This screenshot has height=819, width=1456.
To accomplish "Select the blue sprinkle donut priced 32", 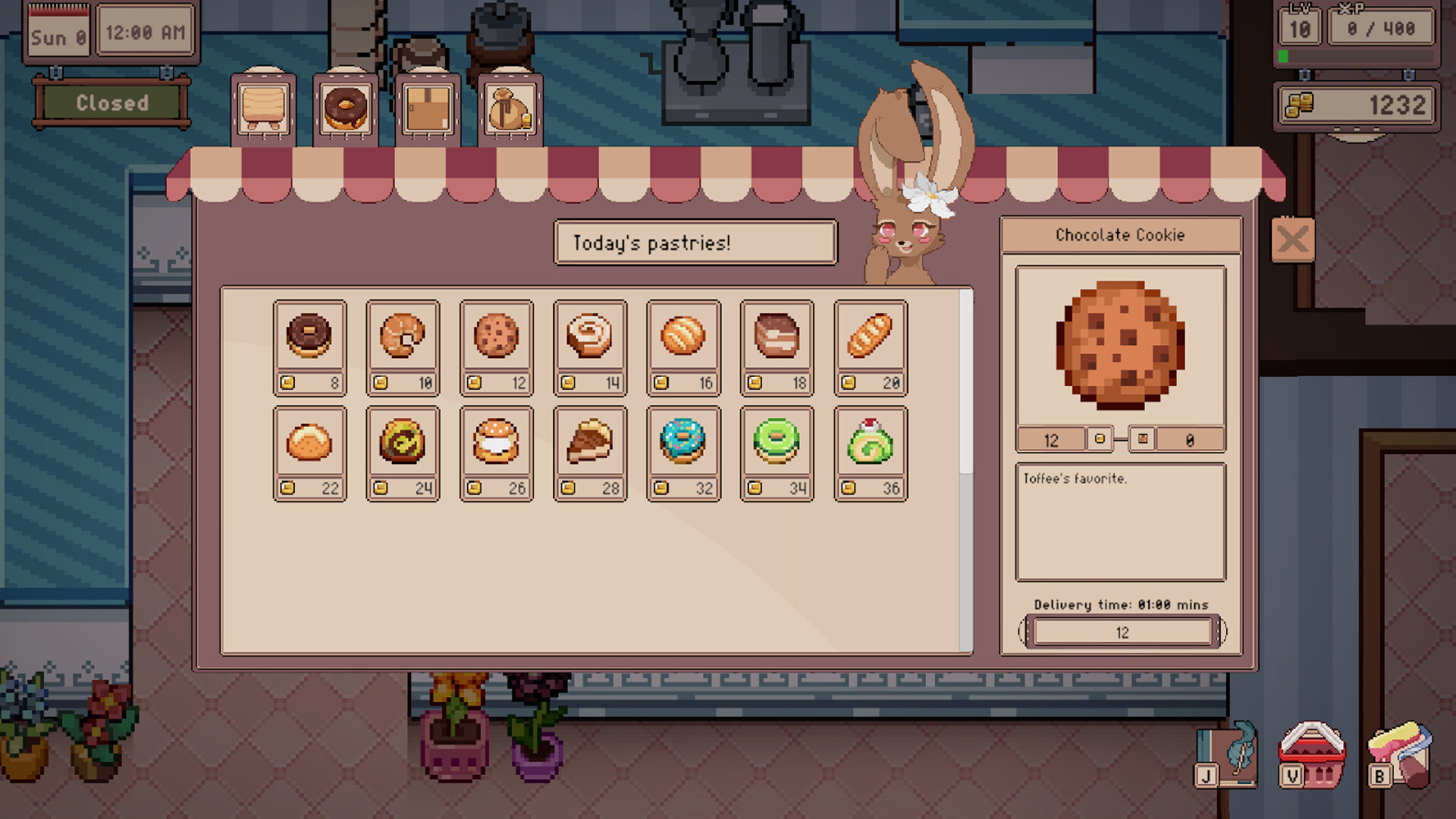I will point(683,444).
